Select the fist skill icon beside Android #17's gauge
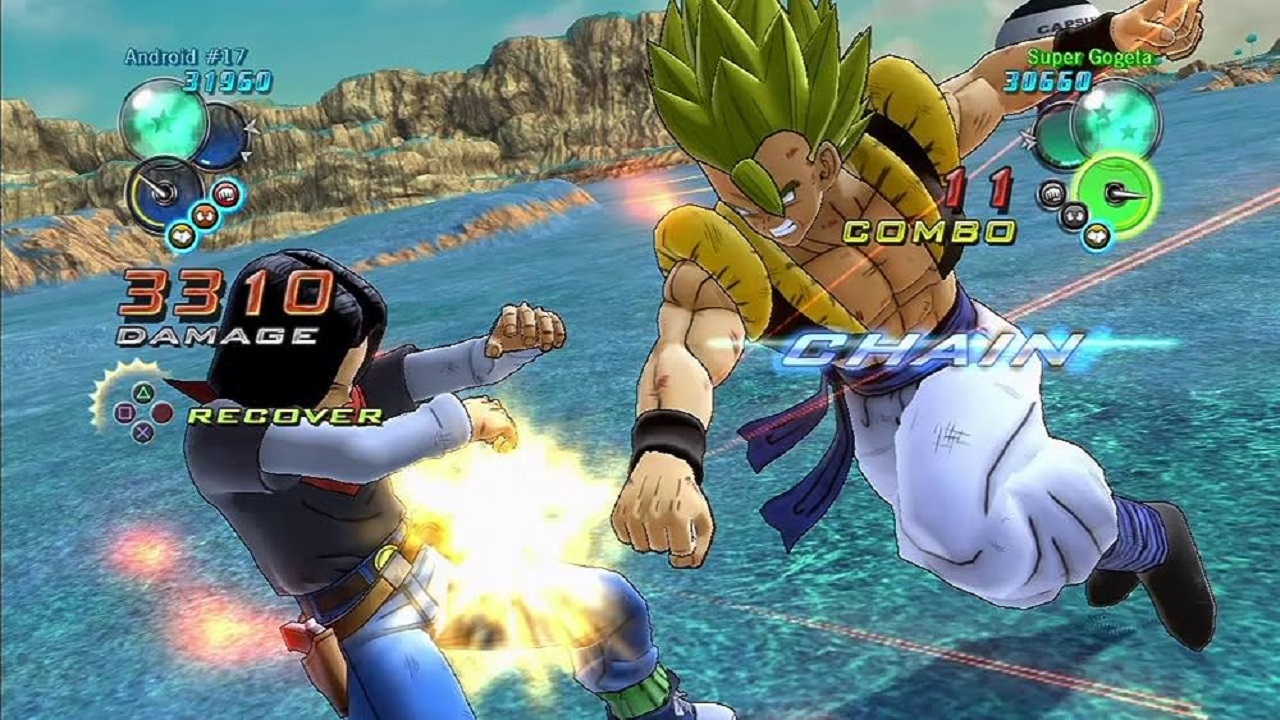Viewport: 1280px width, 720px height. pos(227,195)
